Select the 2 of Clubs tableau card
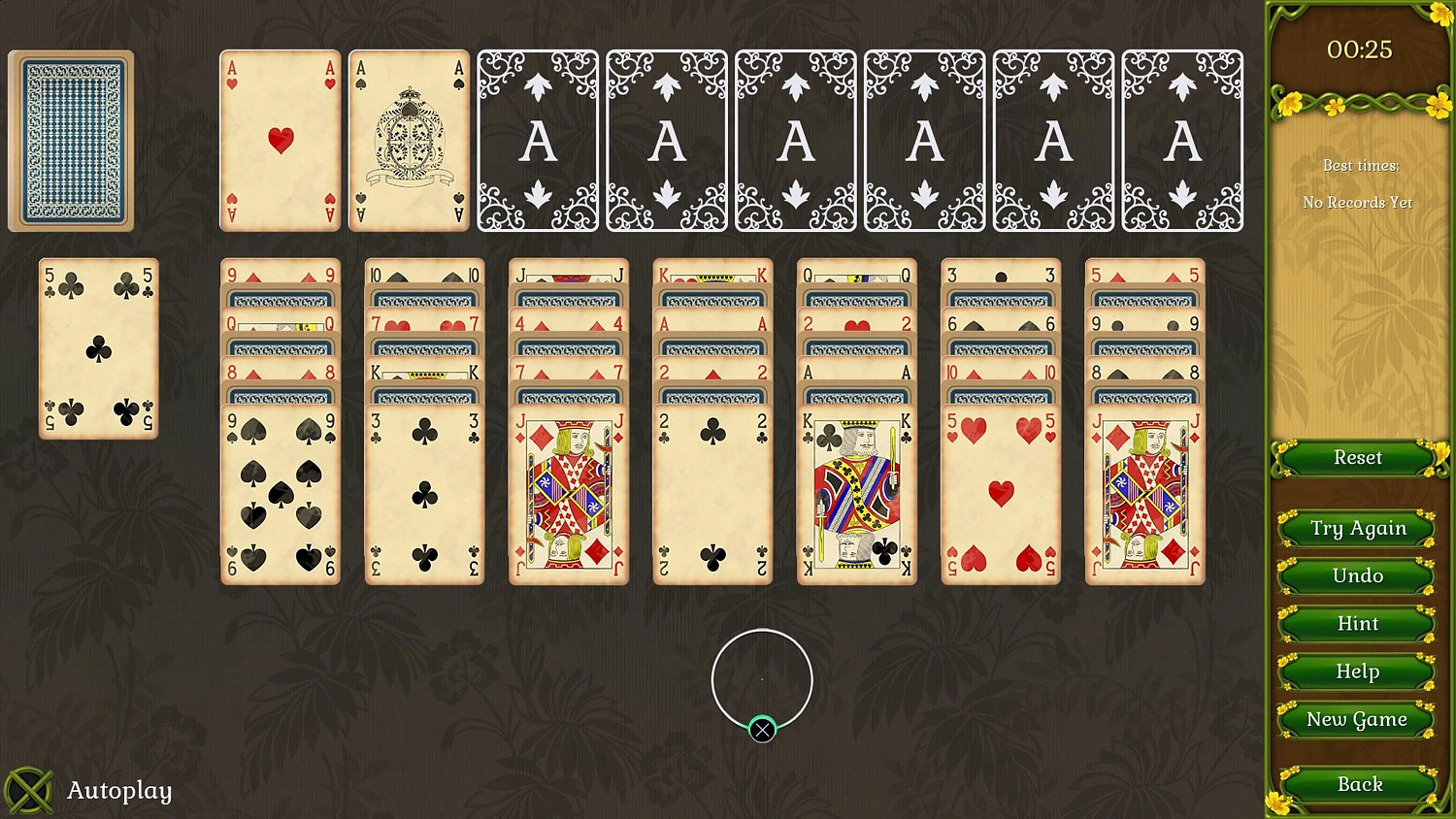The height and width of the screenshot is (819, 1456). click(711, 495)
